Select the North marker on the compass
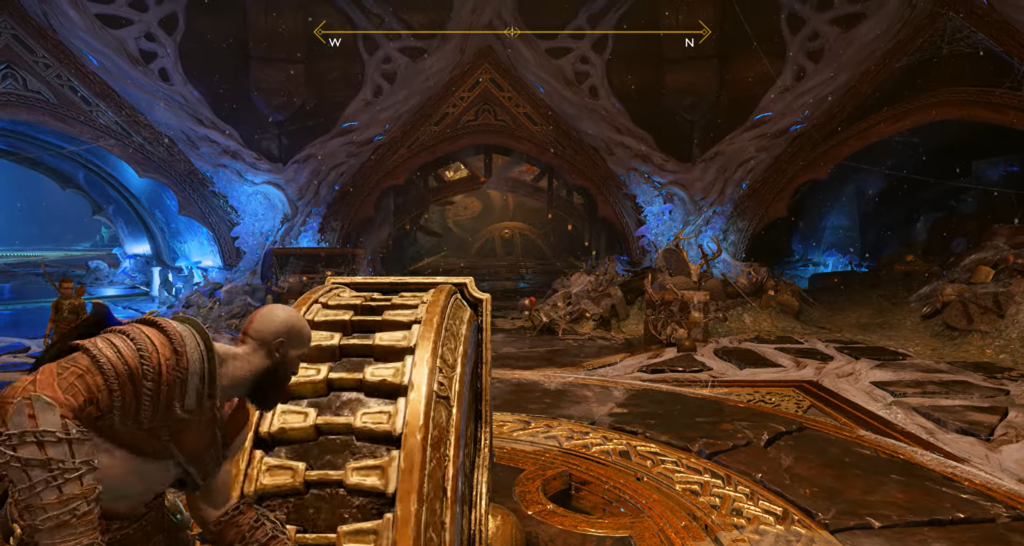Screen dimensions: 1024x546 [x=689, y=43]
